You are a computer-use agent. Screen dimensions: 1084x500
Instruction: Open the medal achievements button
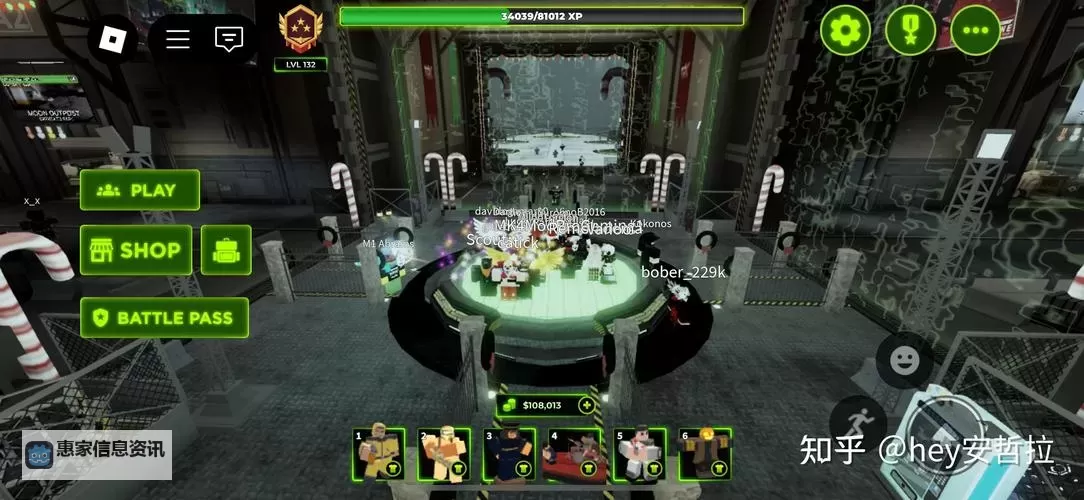[x=910, y=31]
